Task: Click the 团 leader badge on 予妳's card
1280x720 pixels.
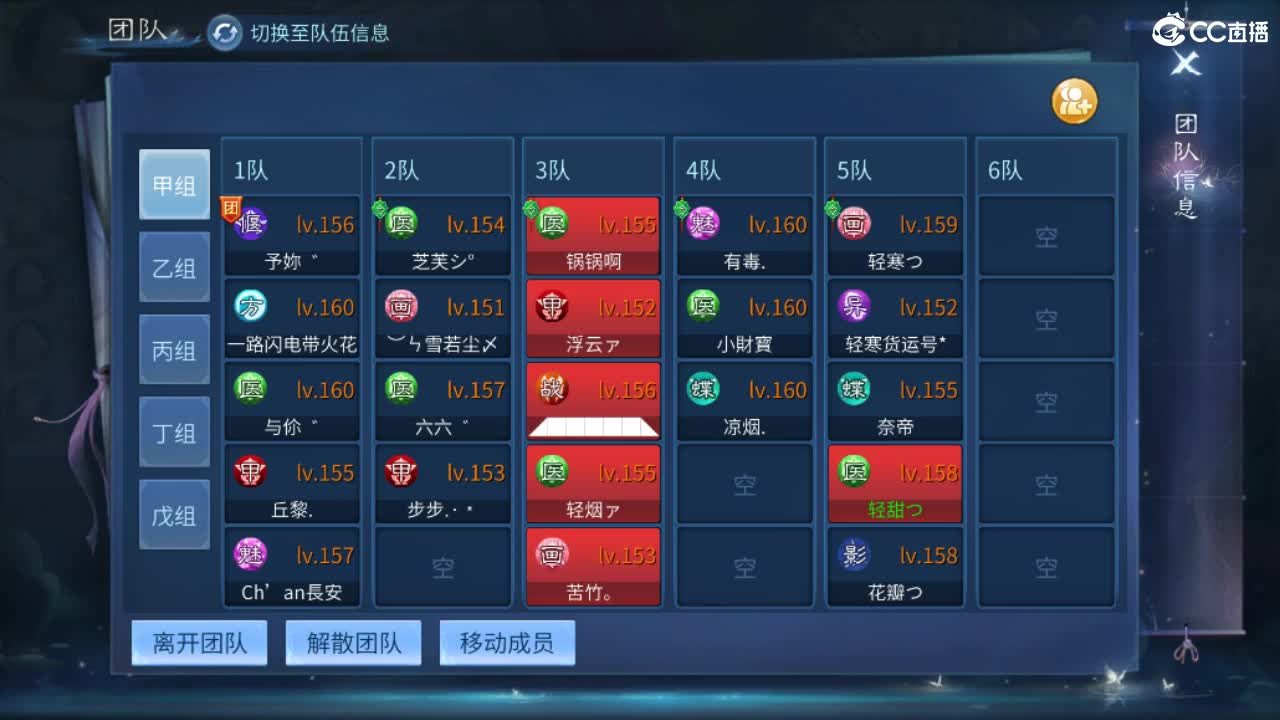Action: (230, 205)
